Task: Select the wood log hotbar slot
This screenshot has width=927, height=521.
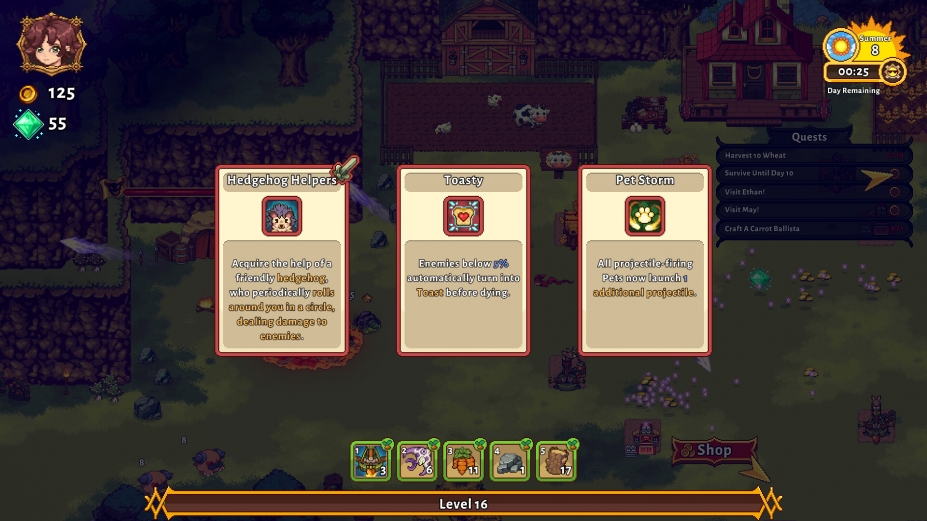Action: pyautogui.click(x=556, y=461)
